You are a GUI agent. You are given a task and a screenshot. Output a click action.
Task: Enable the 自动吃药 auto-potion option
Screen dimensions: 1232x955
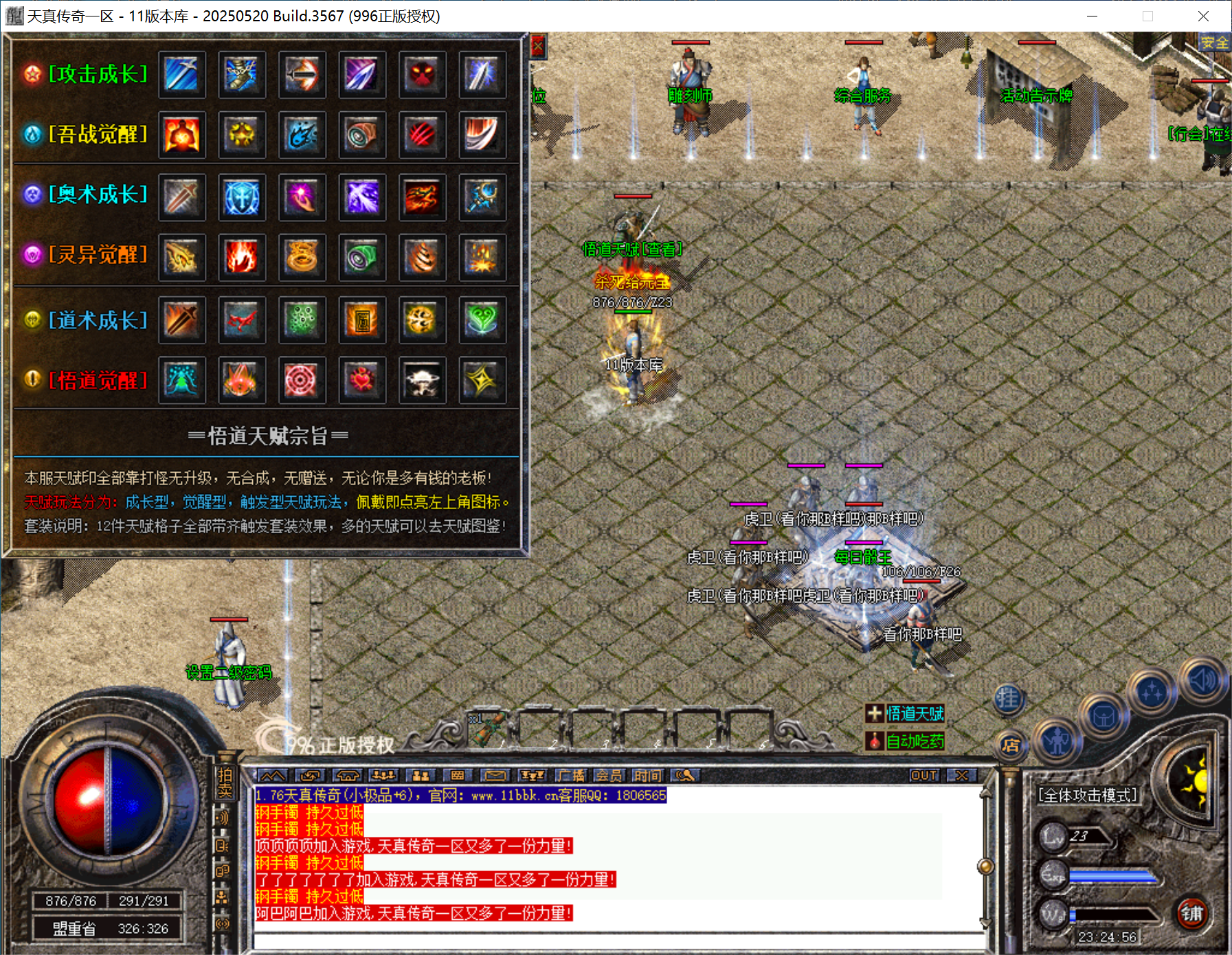point(906,741)
